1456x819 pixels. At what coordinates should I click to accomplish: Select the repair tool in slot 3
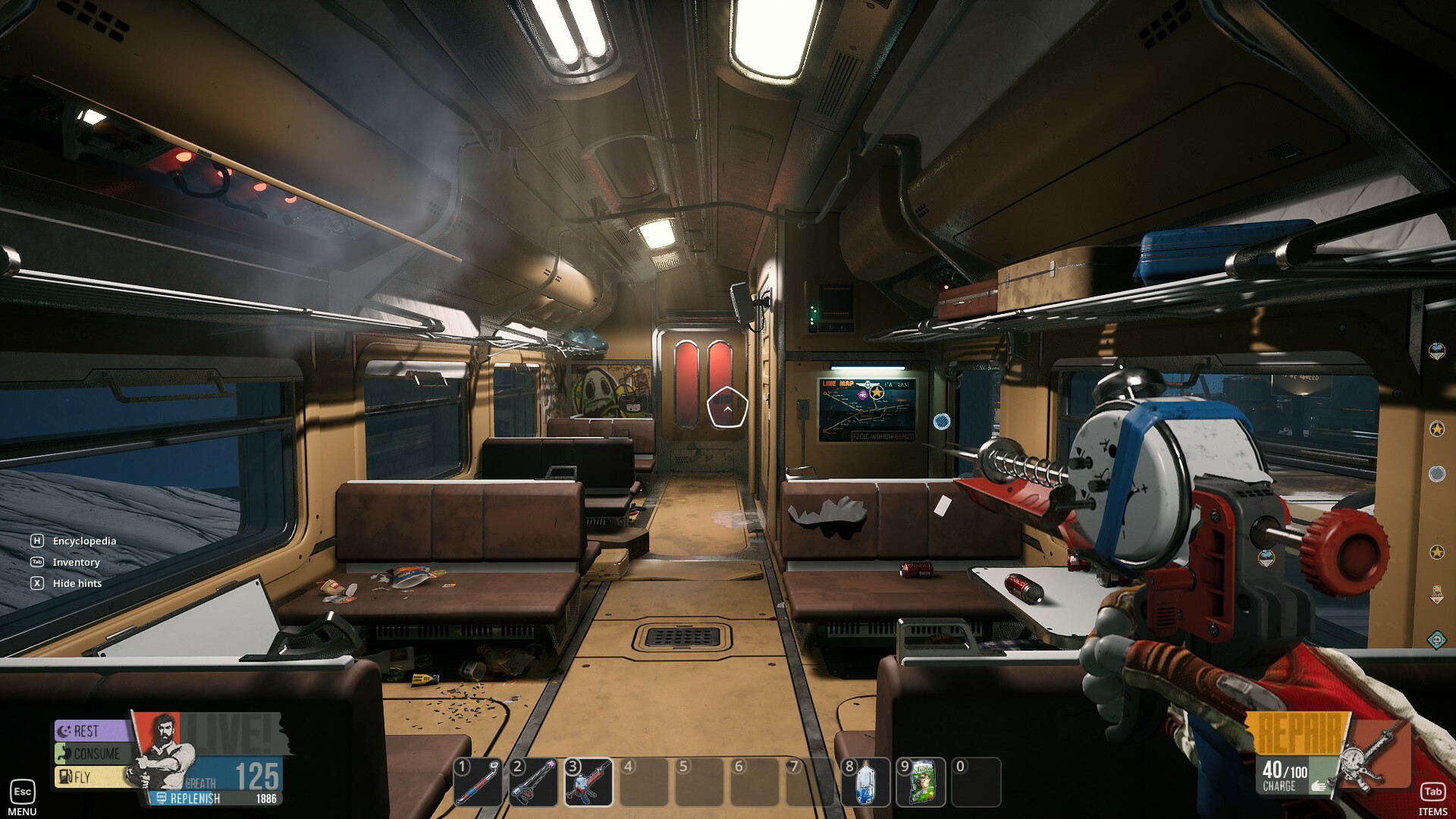pos(589,783)
